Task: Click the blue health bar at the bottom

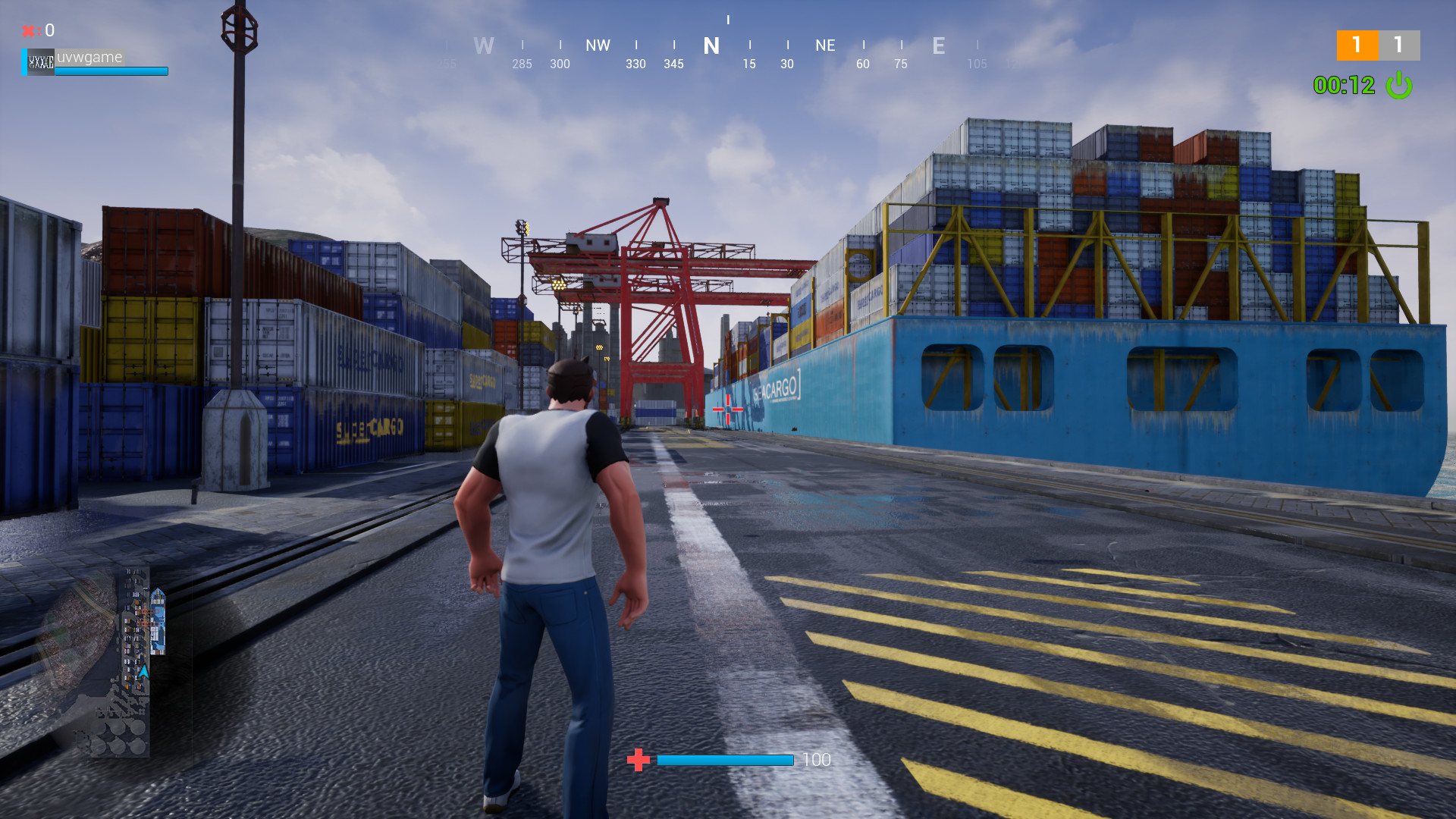Action: pos(724,761)
